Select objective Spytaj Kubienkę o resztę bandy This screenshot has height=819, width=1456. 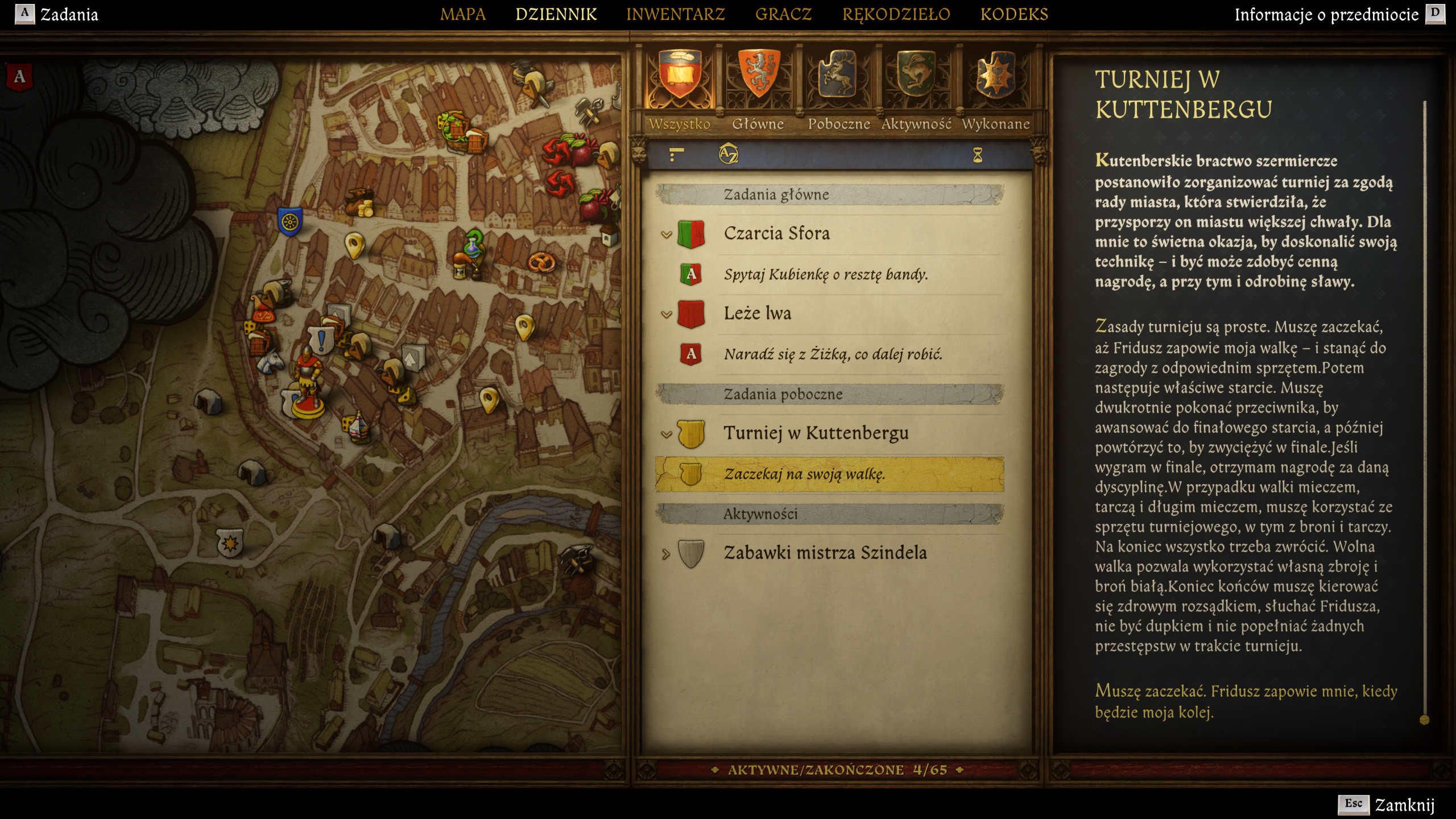[x=825, y=275]
